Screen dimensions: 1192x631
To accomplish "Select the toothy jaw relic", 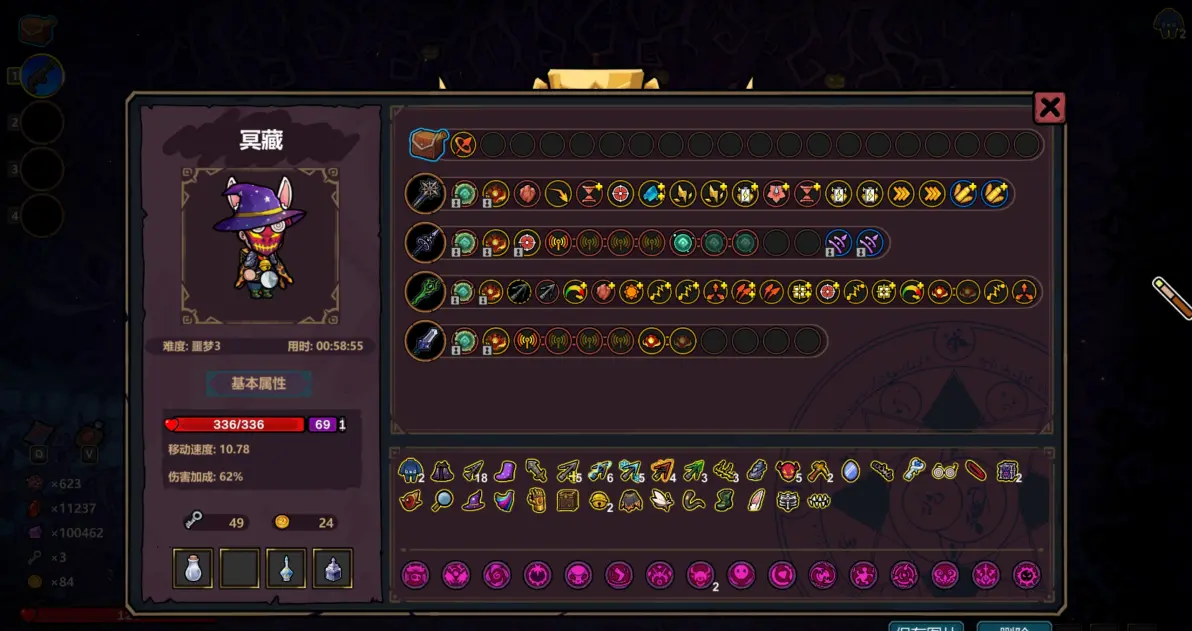I will click(x=819, y=501).
